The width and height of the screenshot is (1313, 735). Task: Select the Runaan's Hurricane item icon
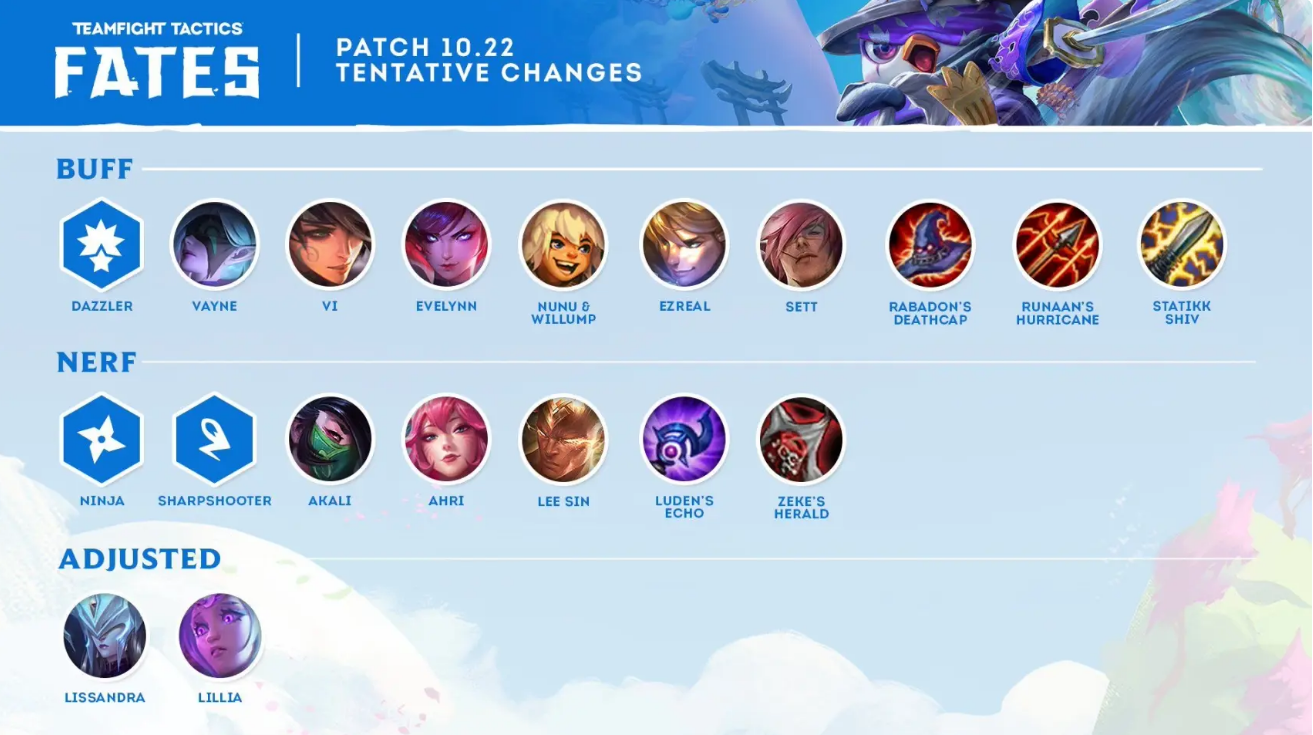click(x=1057, y=245)
